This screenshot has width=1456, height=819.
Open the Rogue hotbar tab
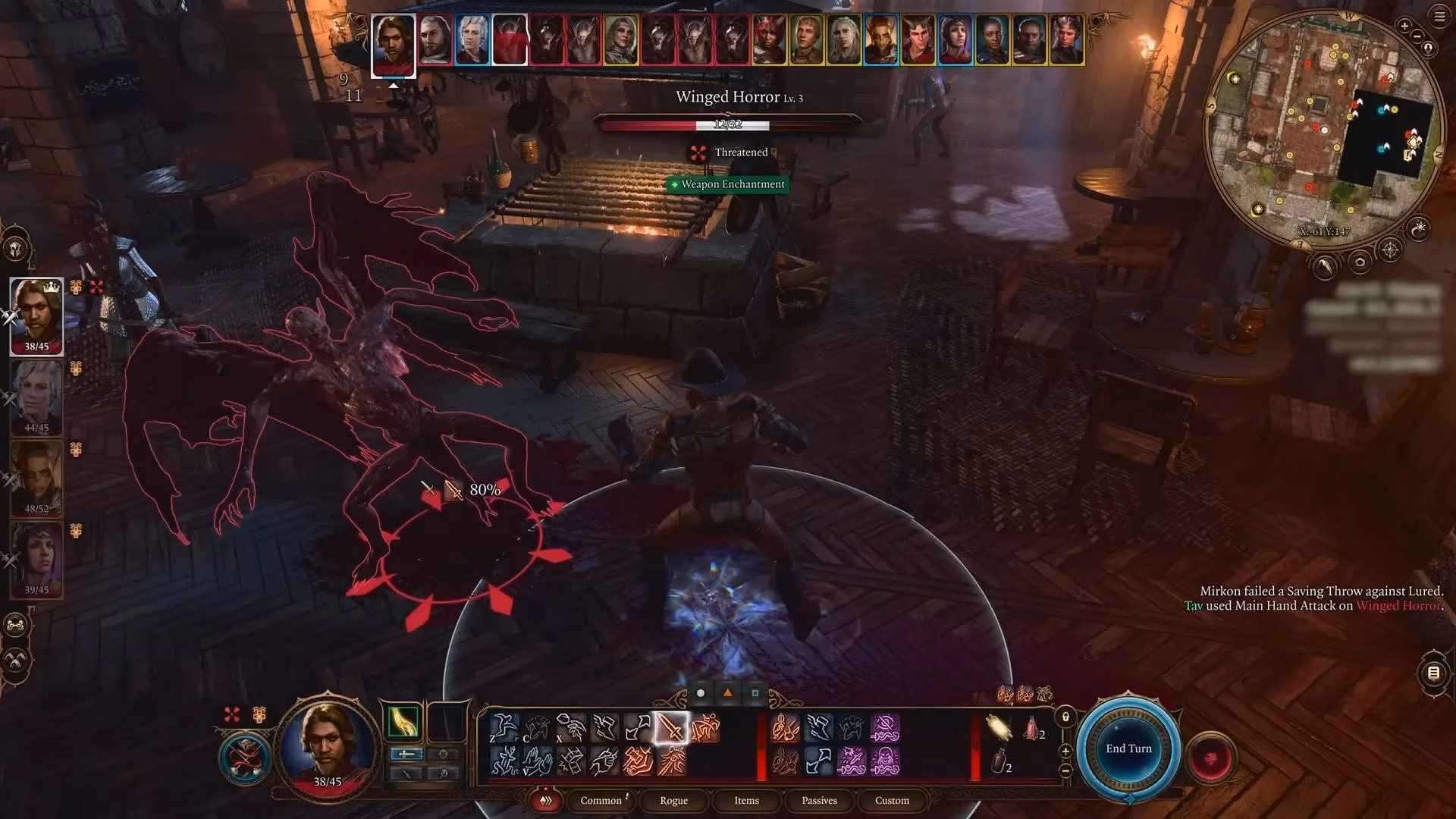(x=673, y=800)
